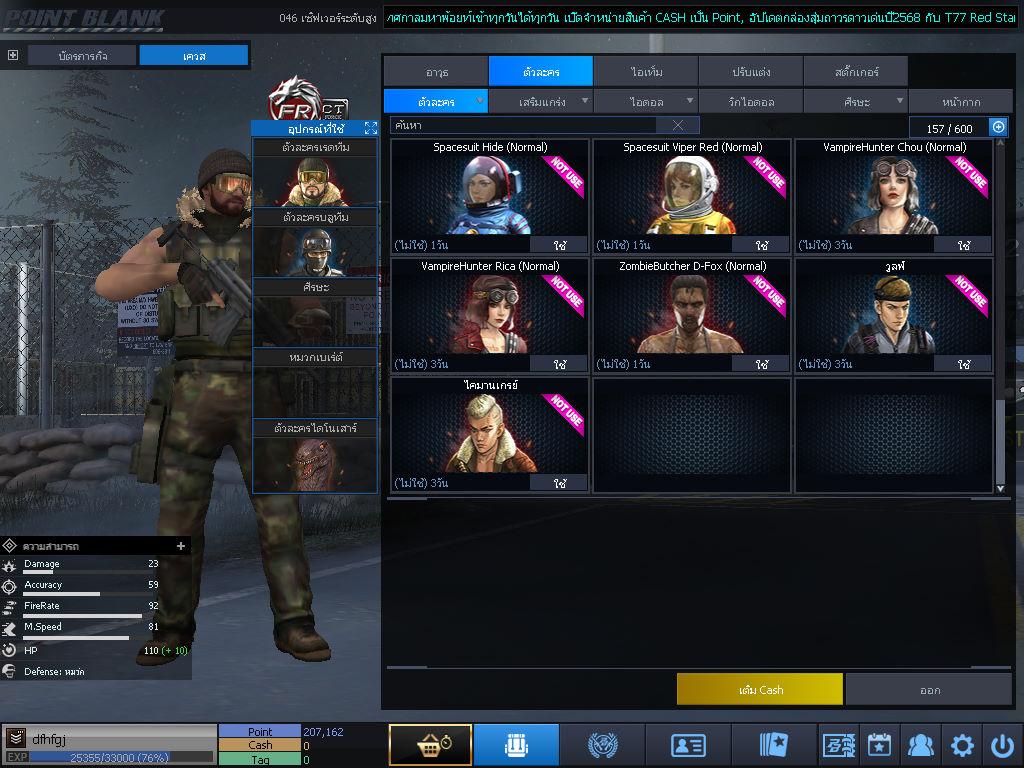Click the power exit icon

(1002, 745)
